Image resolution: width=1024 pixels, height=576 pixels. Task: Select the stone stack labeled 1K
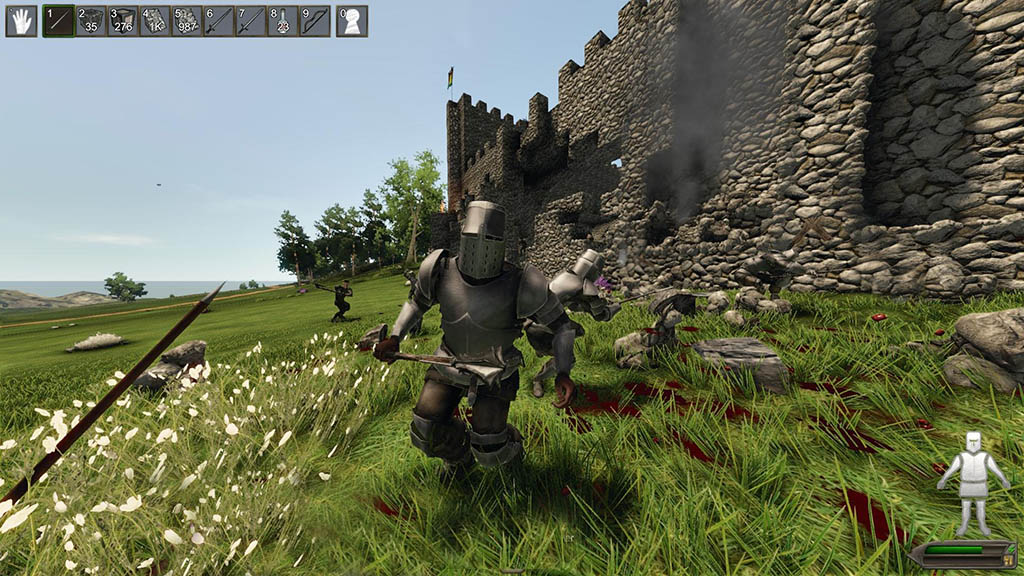pos(155,21)
